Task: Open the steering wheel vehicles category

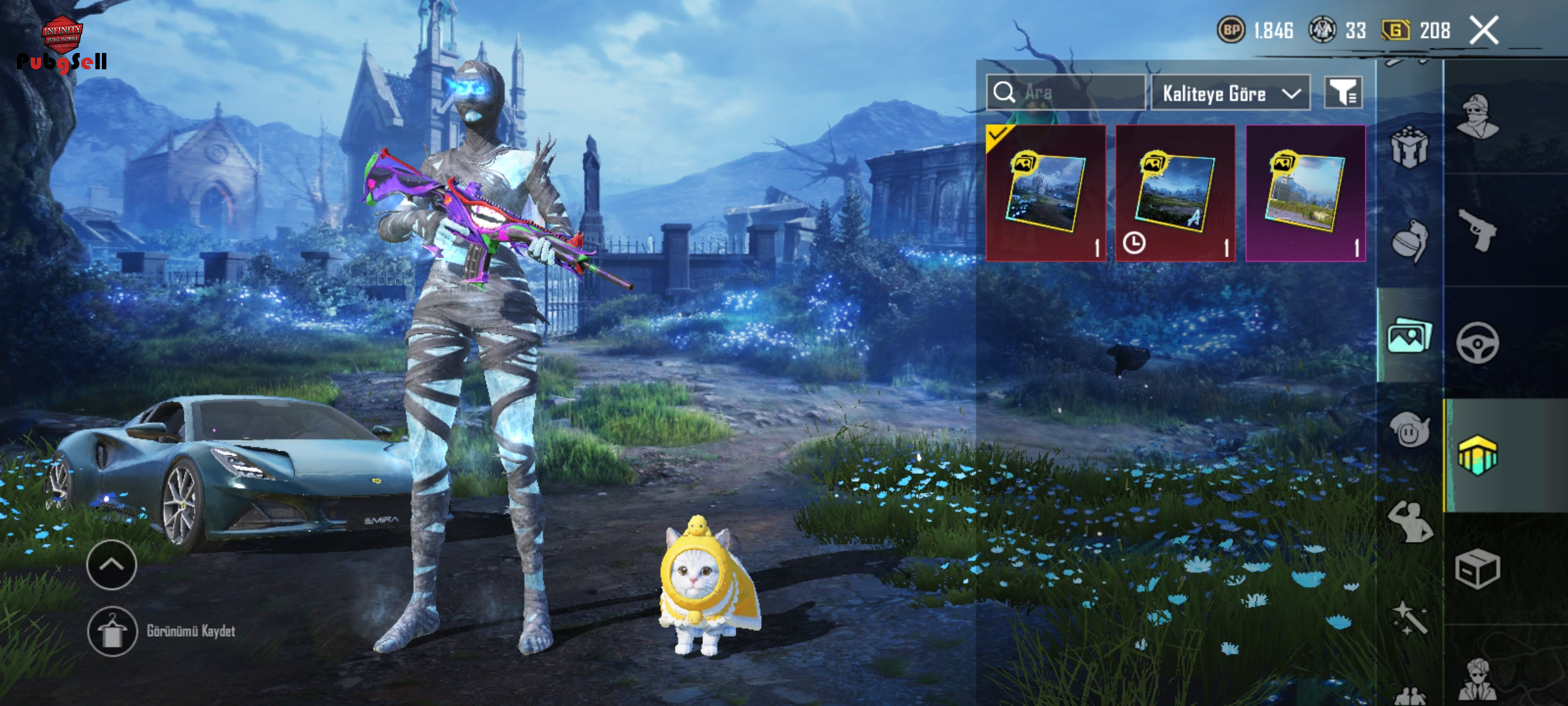Action: (1478, 343)
